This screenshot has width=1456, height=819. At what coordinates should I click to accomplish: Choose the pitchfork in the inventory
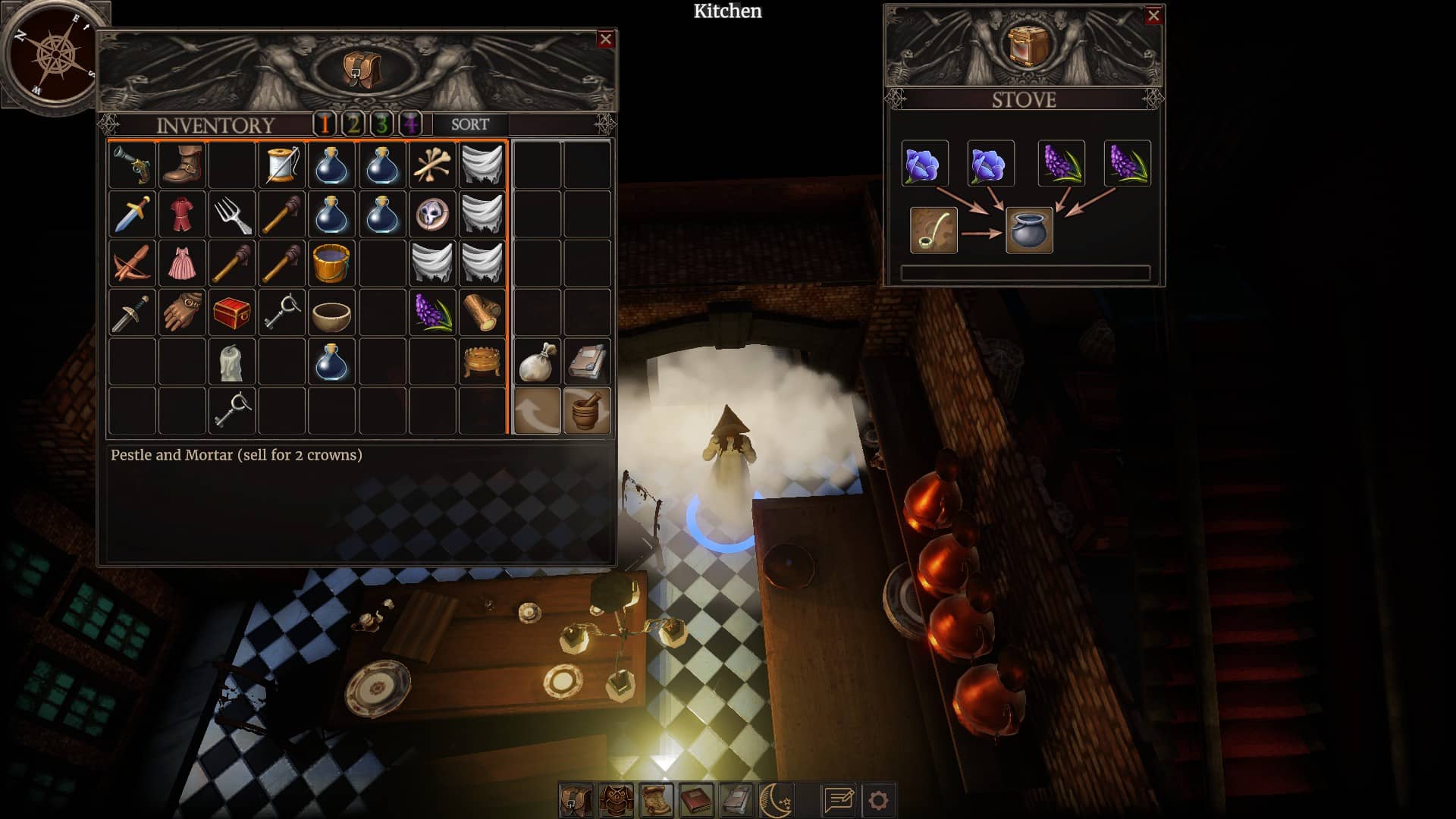[x=232, y=215]
